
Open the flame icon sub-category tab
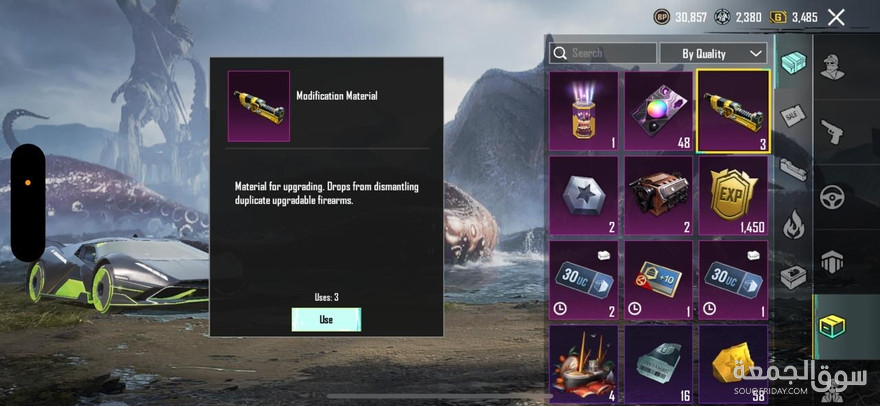click(x=792, y=225)
